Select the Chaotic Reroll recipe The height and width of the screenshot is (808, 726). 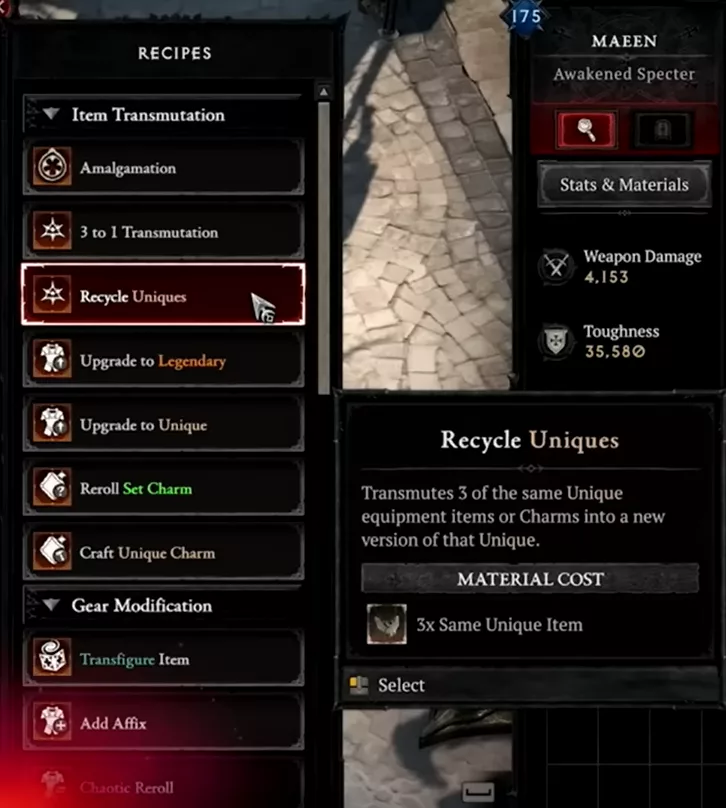[163, 787]
